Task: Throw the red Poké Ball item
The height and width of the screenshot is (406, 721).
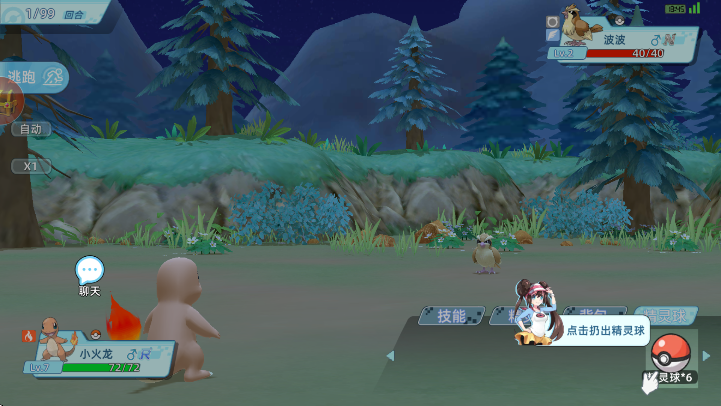Action: tap(669, 354)
